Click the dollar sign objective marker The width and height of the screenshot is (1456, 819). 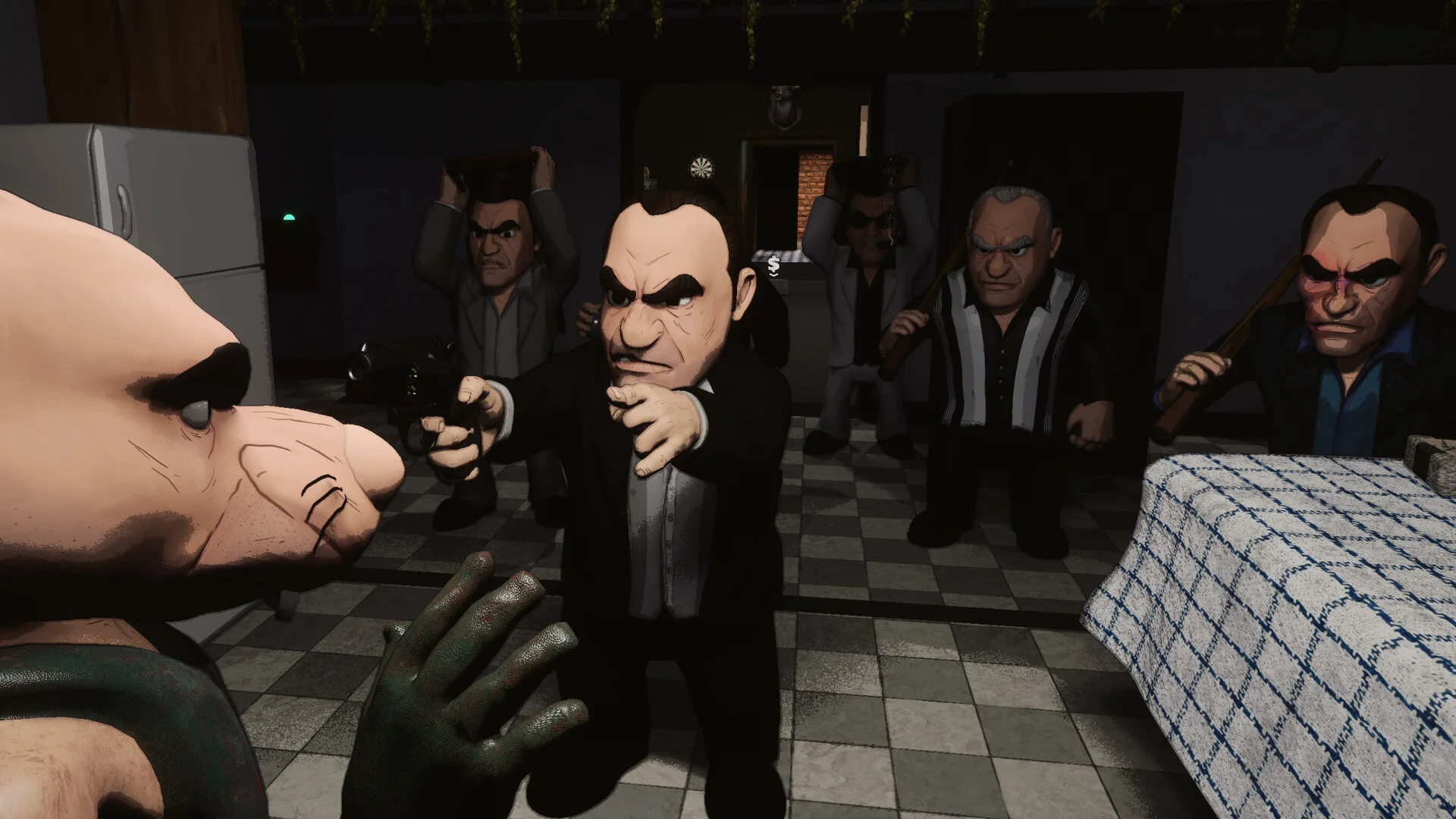pyautogui.click(x=773, y=265)
